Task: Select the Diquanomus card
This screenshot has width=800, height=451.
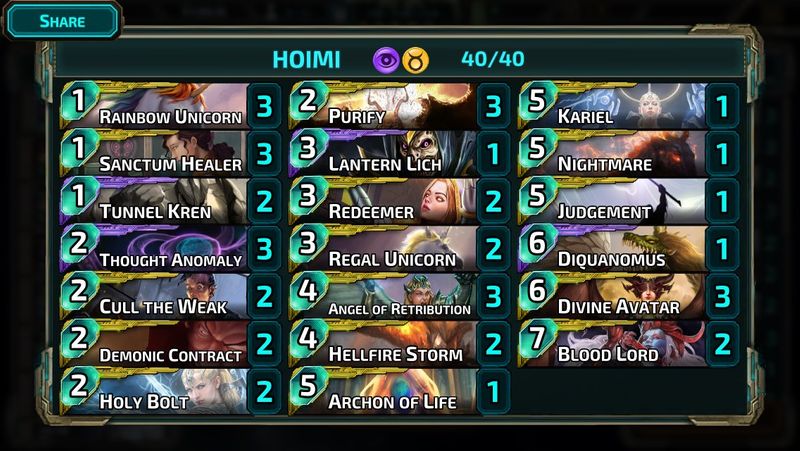Action: point(620,249)
